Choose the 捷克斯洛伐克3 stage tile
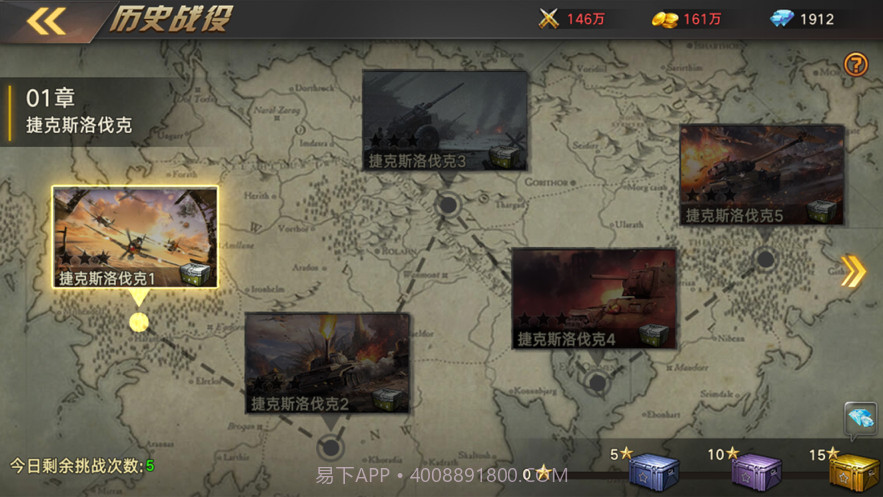The image size is (883, 497). point(445,120)
